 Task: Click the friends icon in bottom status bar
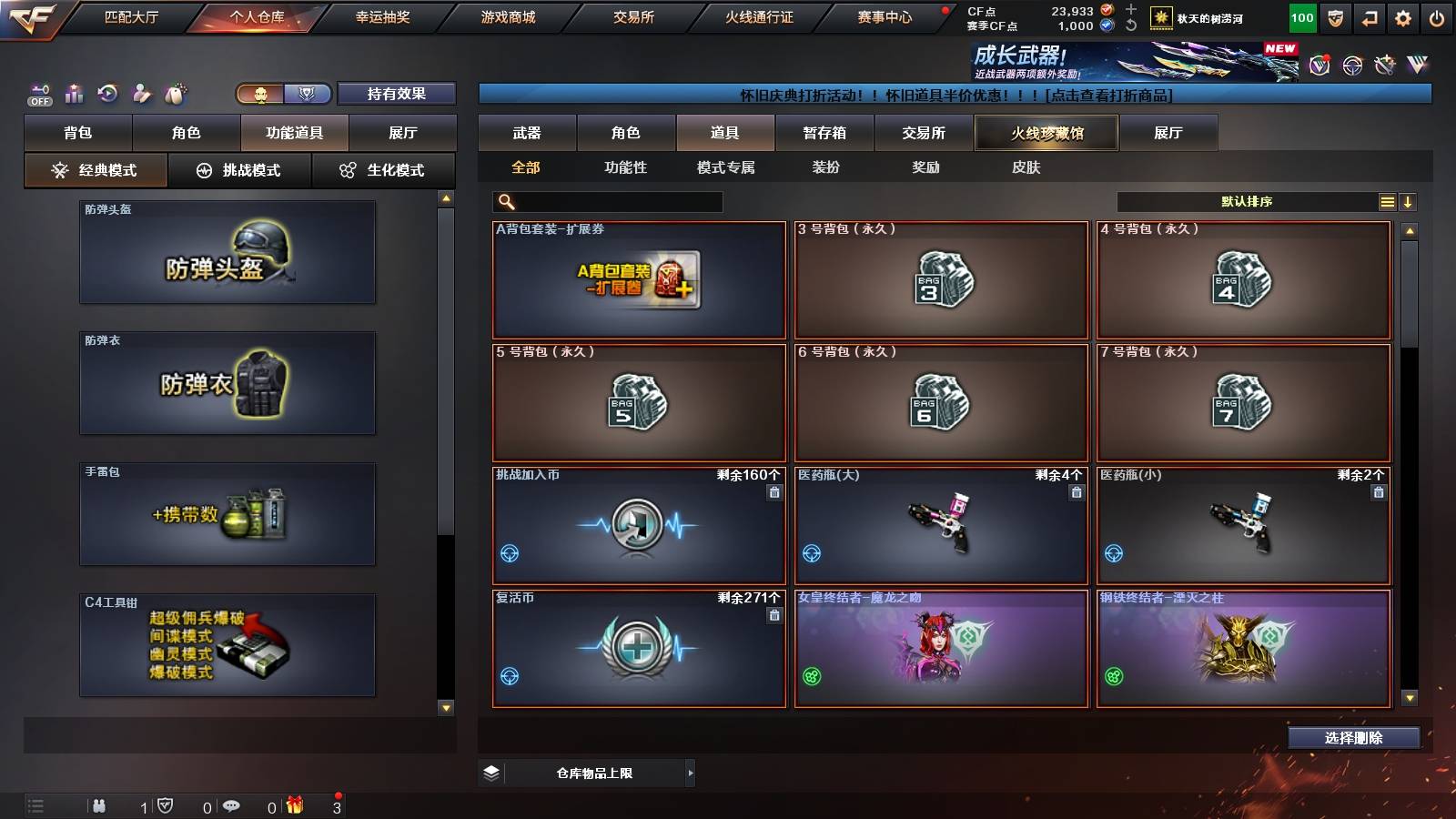click(100, 806)
